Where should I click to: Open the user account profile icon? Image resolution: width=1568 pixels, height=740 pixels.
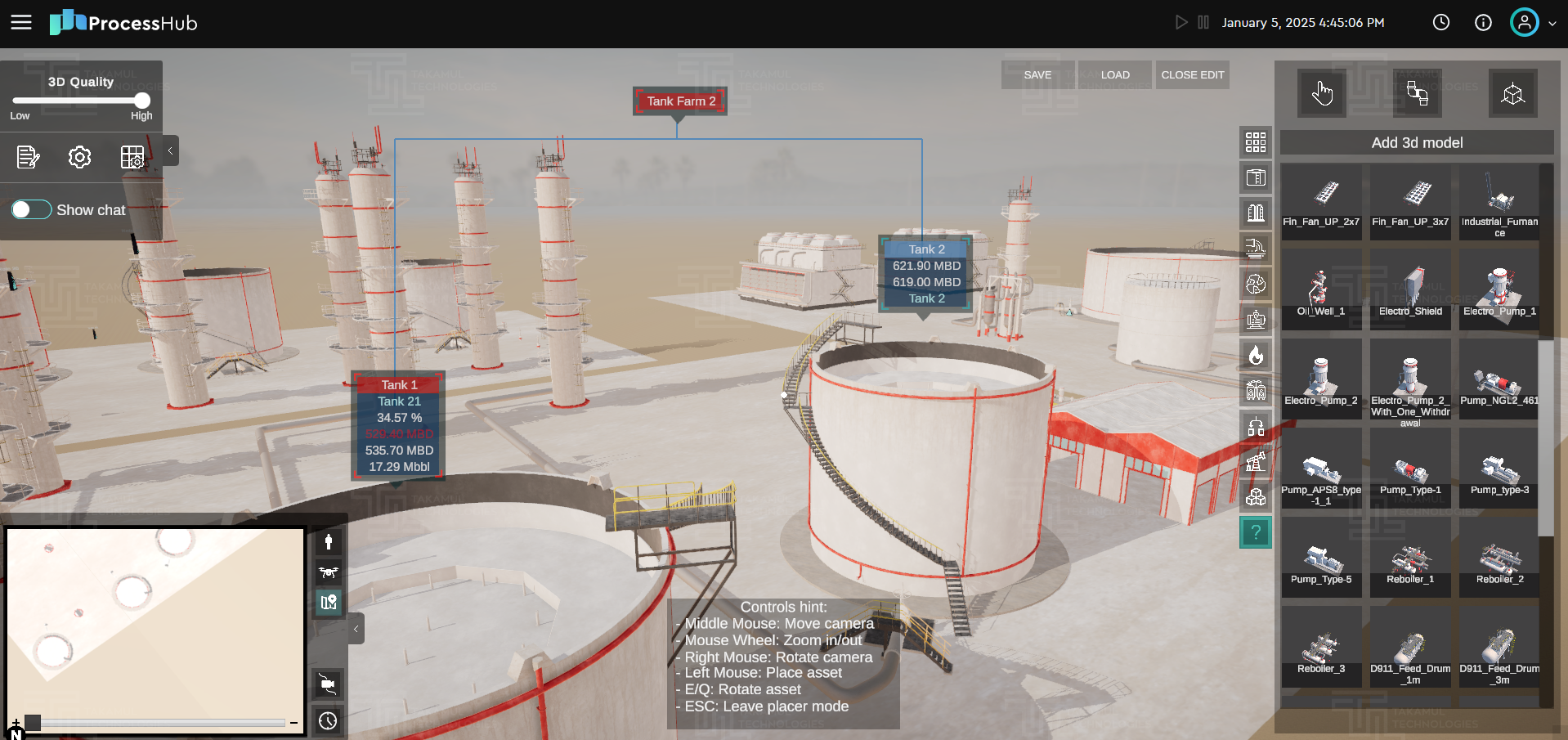tap(1524, 22)
